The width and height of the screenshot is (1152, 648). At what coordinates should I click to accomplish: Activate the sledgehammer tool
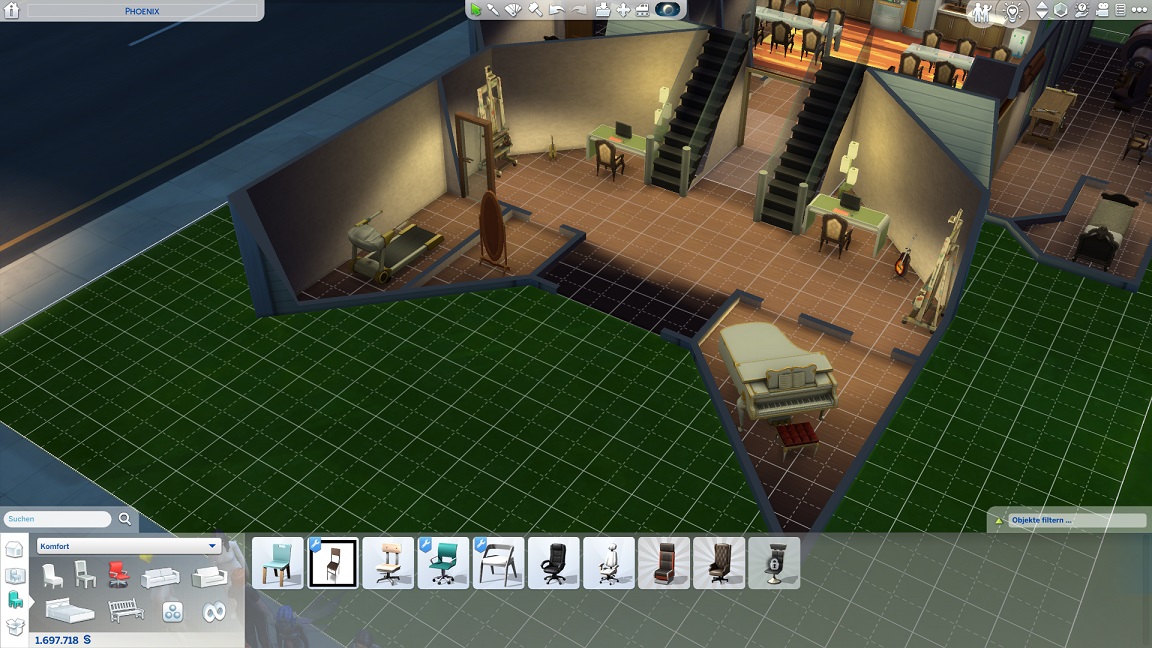535,10
